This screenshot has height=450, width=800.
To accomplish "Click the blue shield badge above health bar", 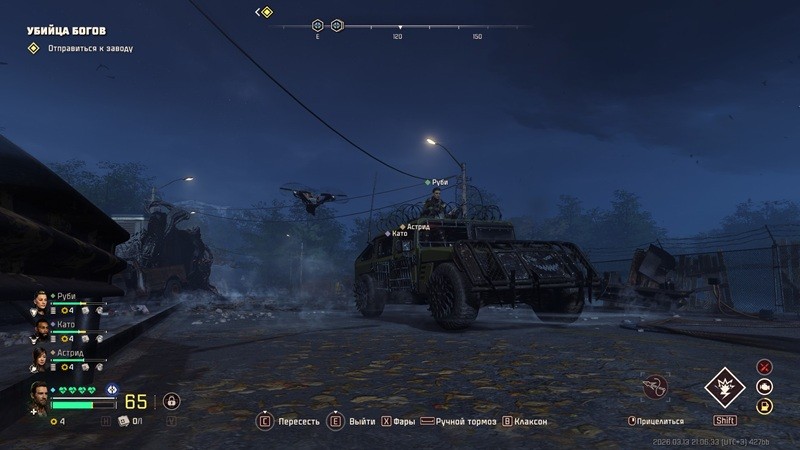I will click(x=112, y=389).
